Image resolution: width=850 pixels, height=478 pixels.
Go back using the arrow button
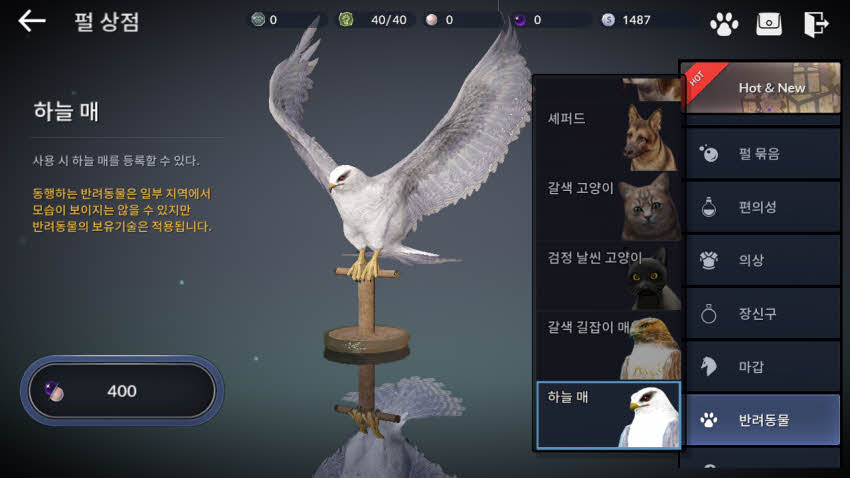coord(32,21)
